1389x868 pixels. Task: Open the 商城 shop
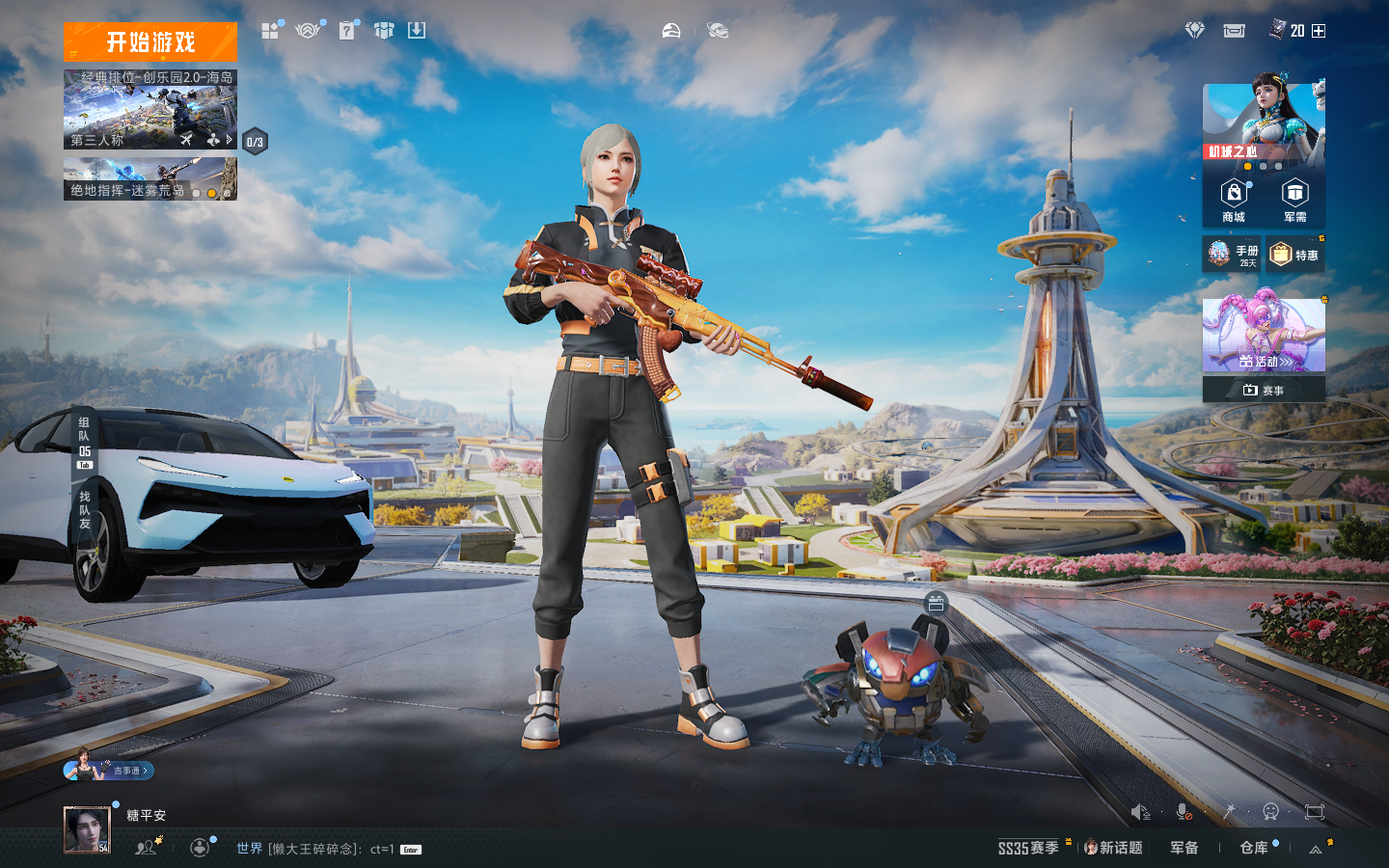1234,201
